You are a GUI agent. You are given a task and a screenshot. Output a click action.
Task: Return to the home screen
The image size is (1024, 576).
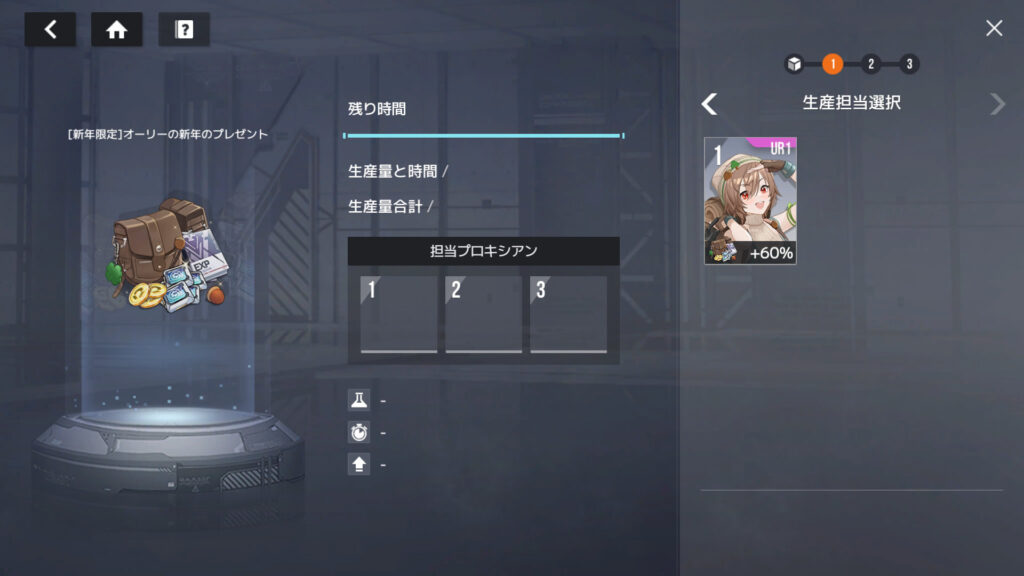click(116, 30)
